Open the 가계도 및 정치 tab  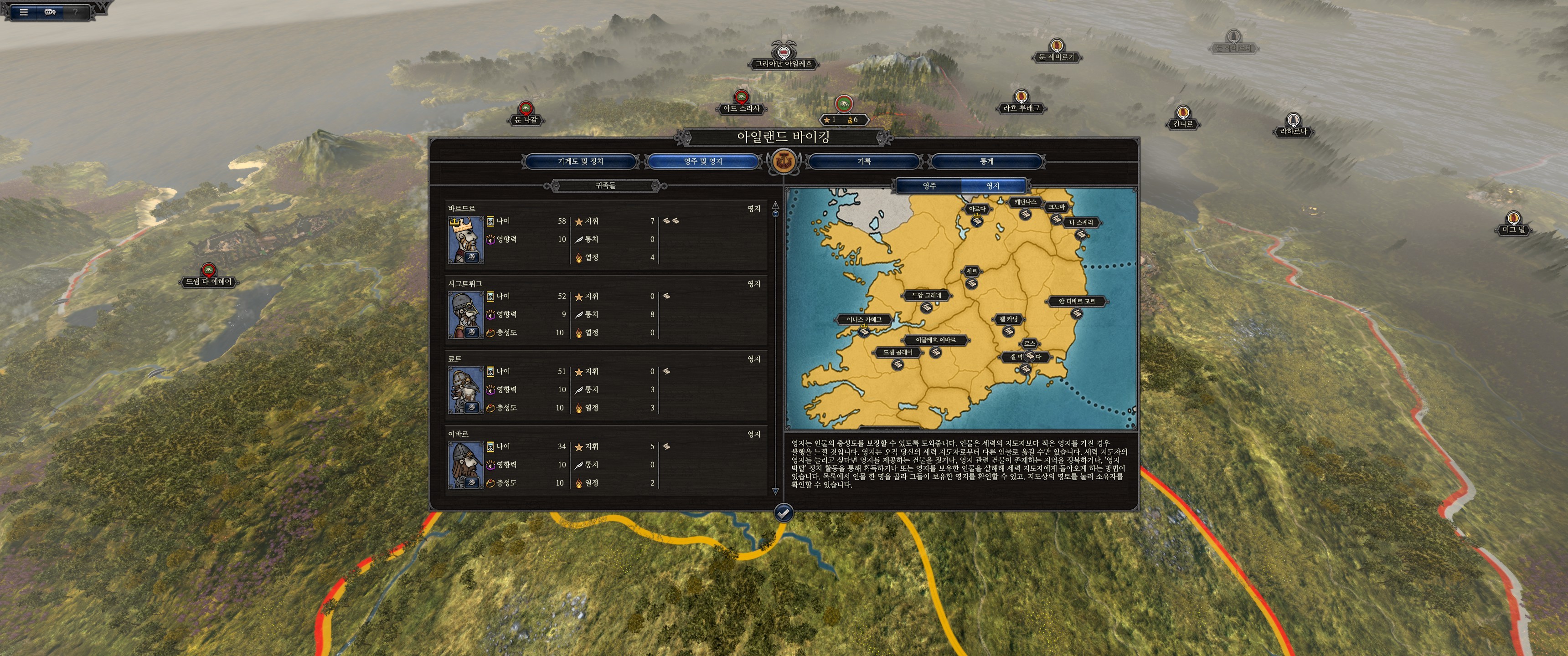(580, 161)
